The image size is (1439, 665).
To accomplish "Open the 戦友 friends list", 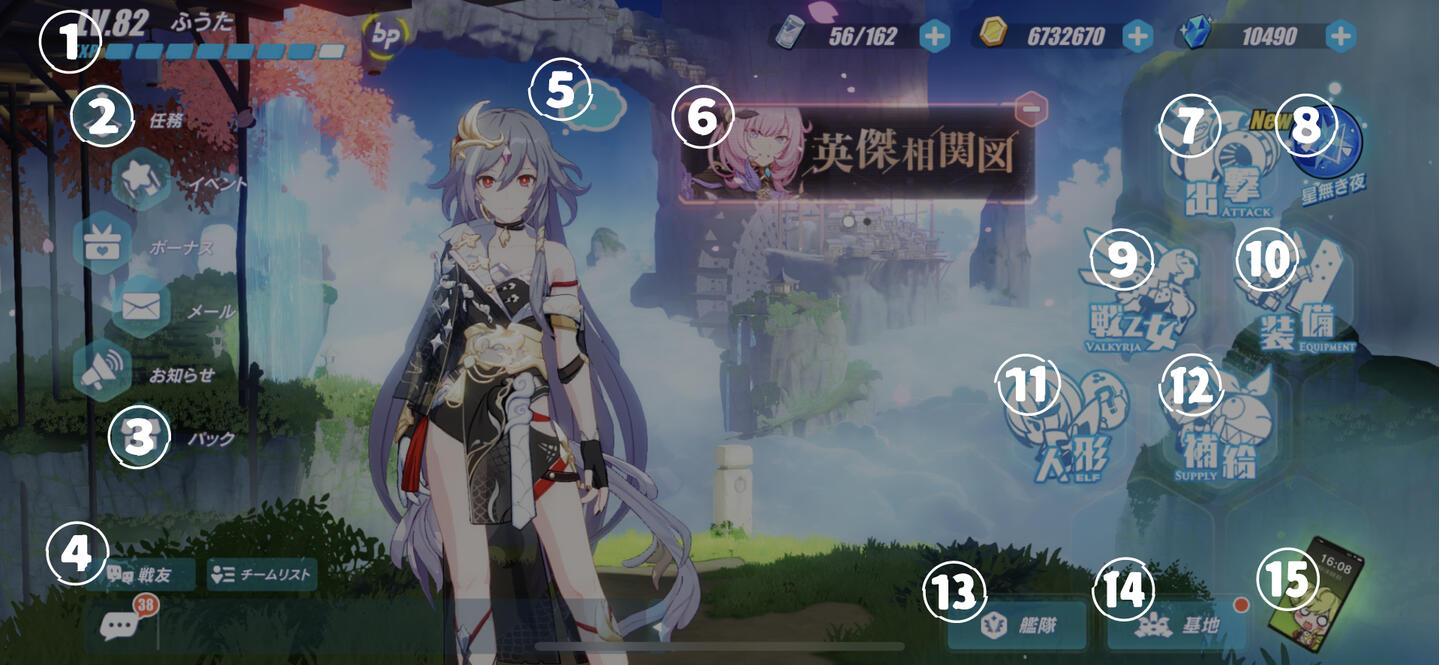I will pos(140,575).
